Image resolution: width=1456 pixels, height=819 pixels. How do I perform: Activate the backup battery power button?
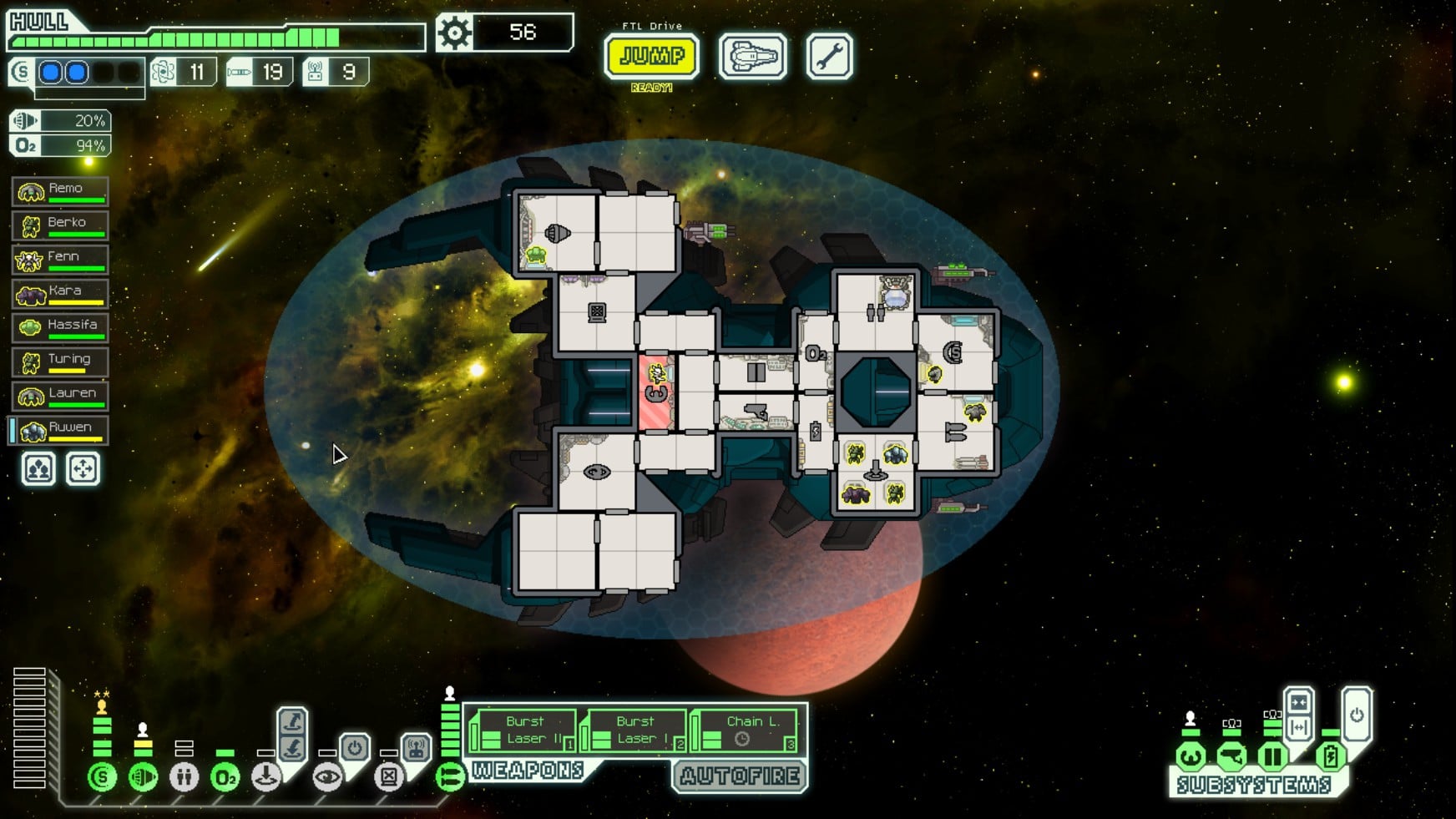coord(1357,715)
